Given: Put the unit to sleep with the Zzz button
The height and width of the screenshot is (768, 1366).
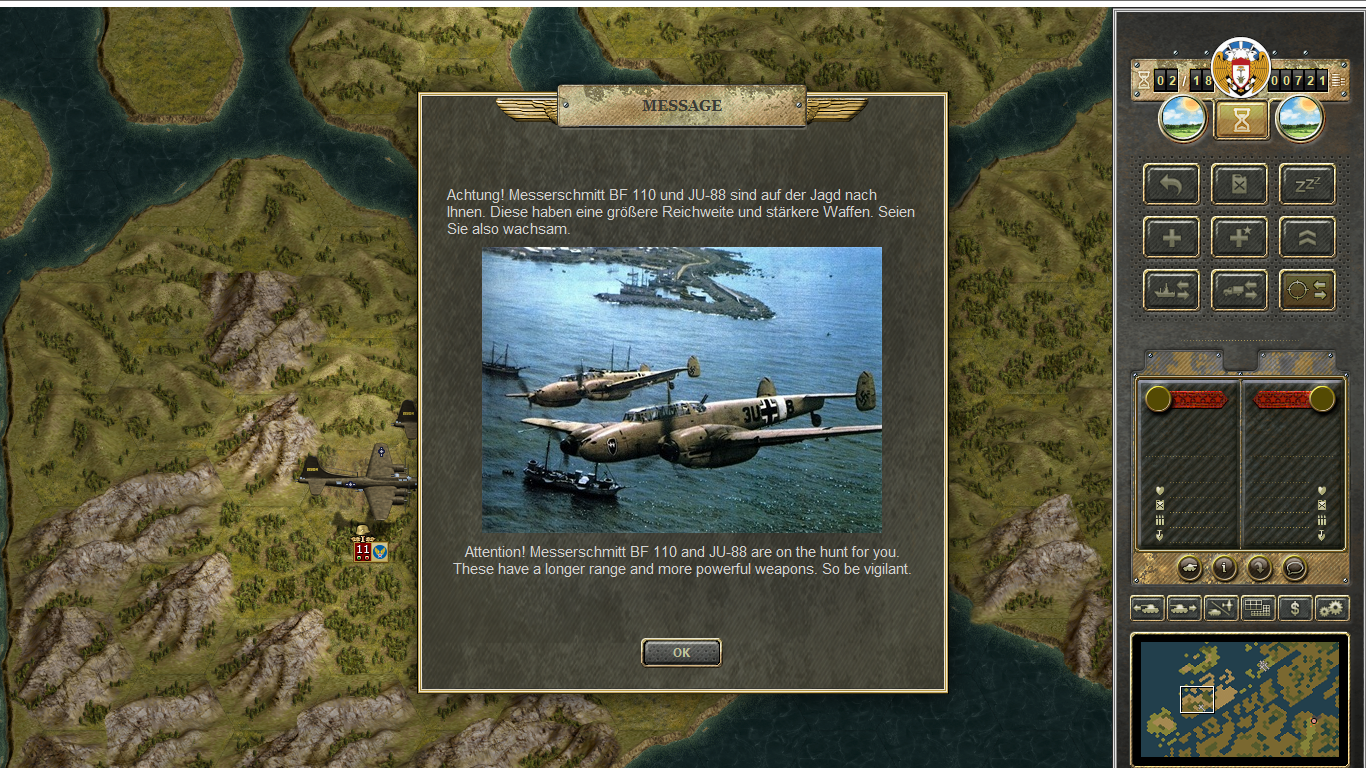Looking at the screenshot, I should point(1307,184).
